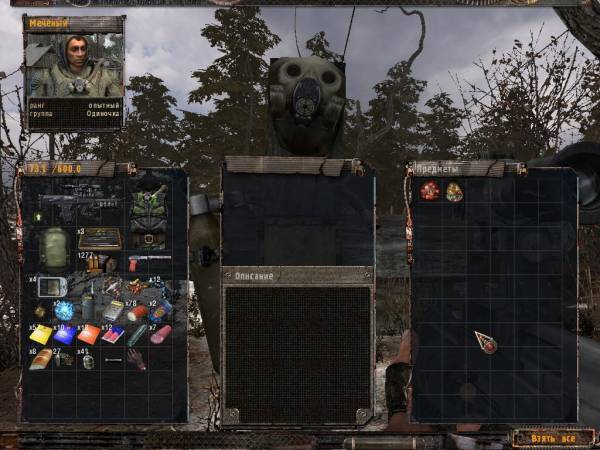The width and height of the screenshot is (600, 450).
Task: Select the pink sausage food item
Action: pyautogui.click(x=160, y=334)
